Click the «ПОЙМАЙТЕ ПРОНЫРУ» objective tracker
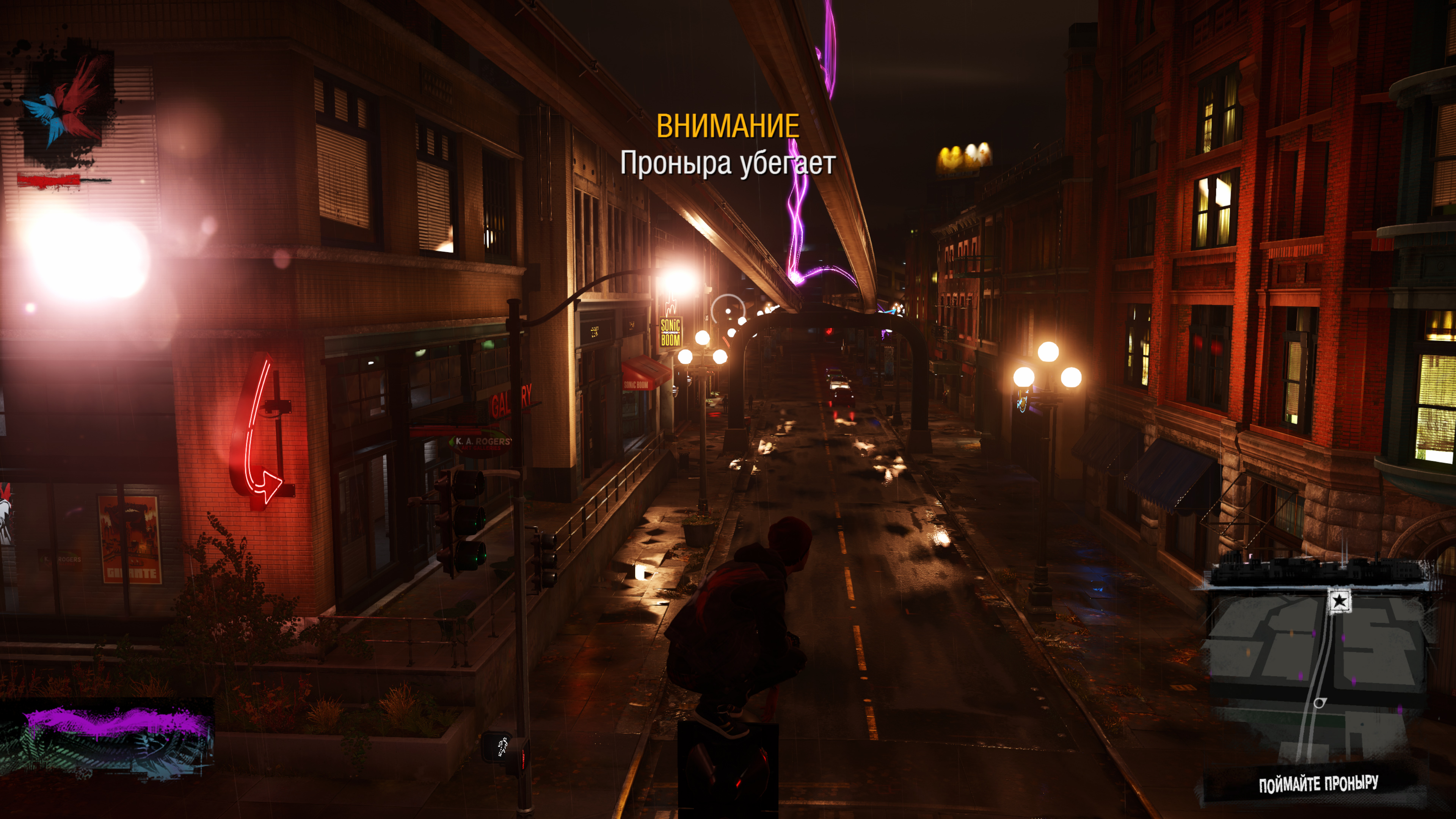 click(1318, 784)
